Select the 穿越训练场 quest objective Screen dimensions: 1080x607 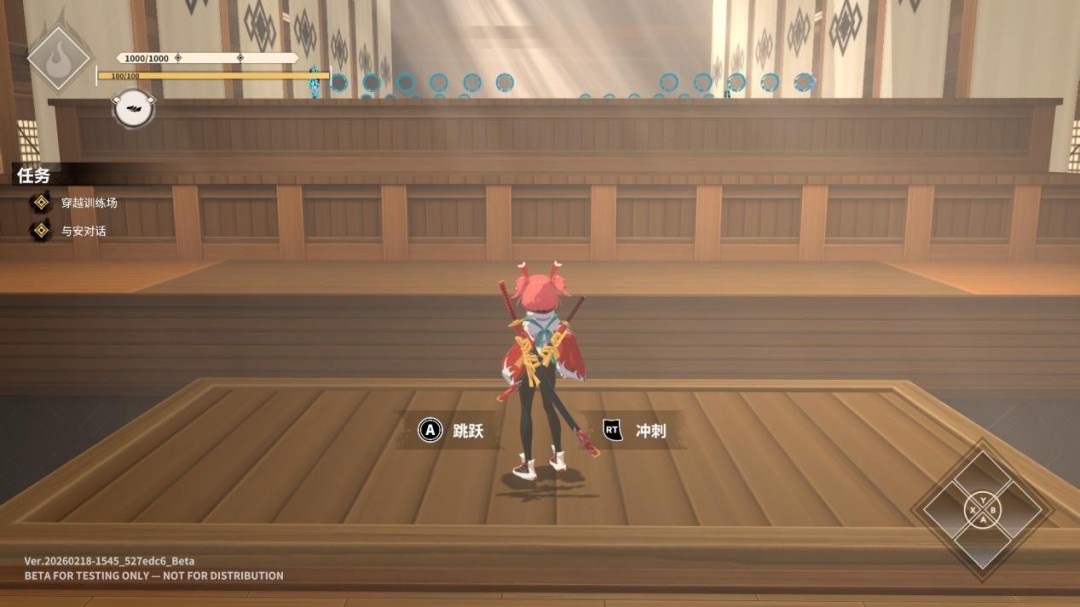tap(88, 203)
